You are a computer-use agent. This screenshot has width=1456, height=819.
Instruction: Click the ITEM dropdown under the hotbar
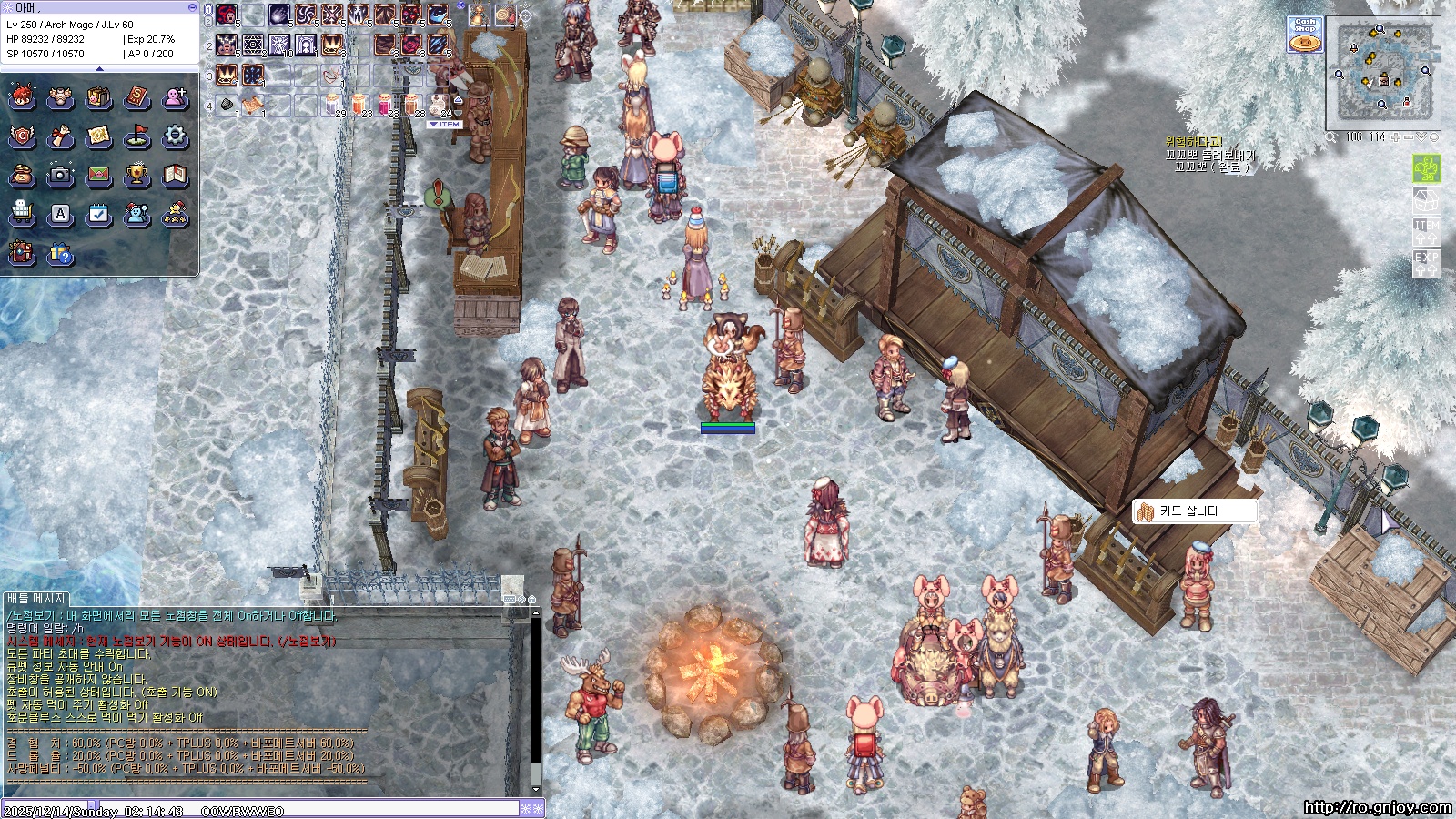point(446,125)
